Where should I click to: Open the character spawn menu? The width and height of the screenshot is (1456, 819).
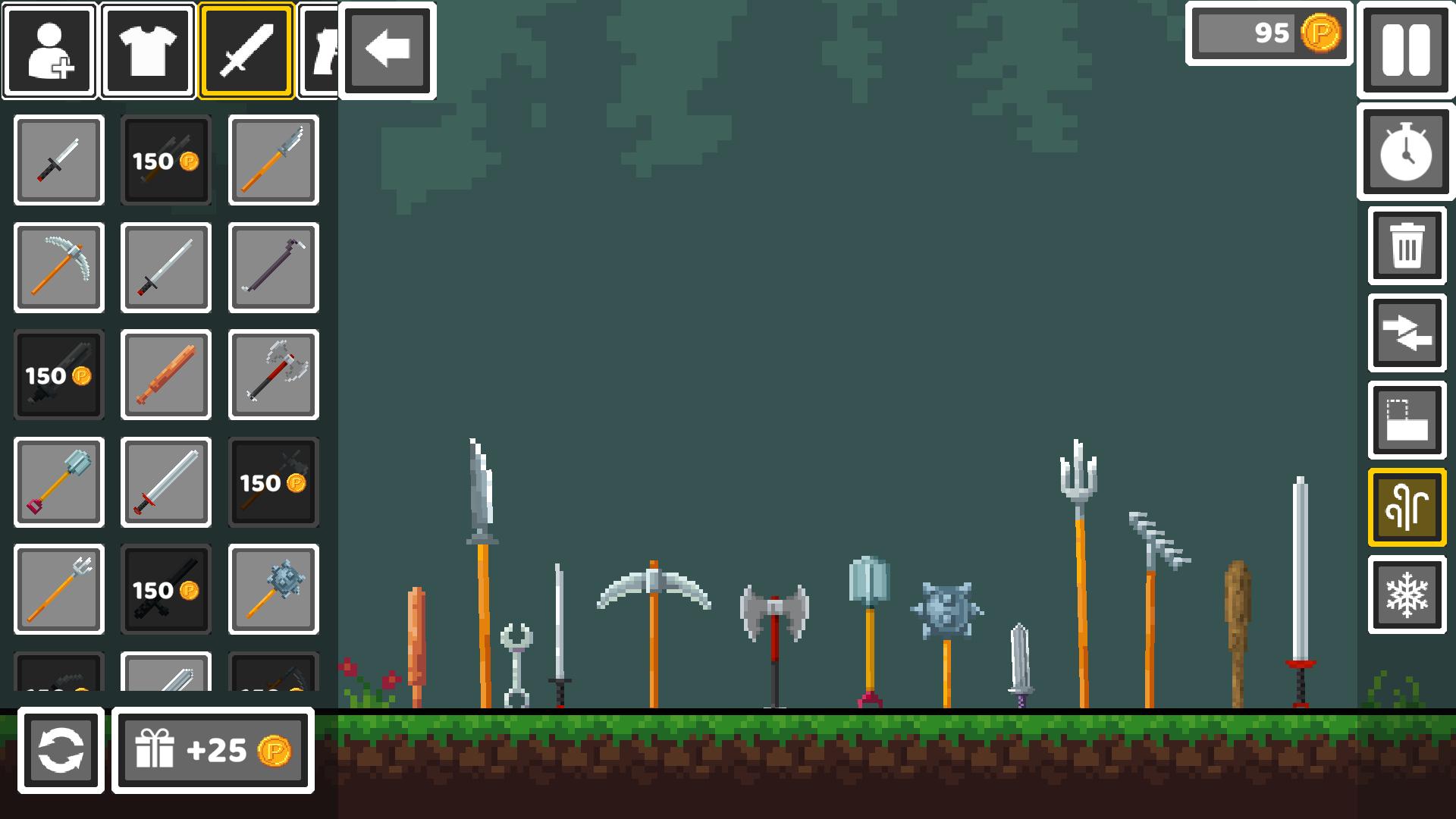48,49
